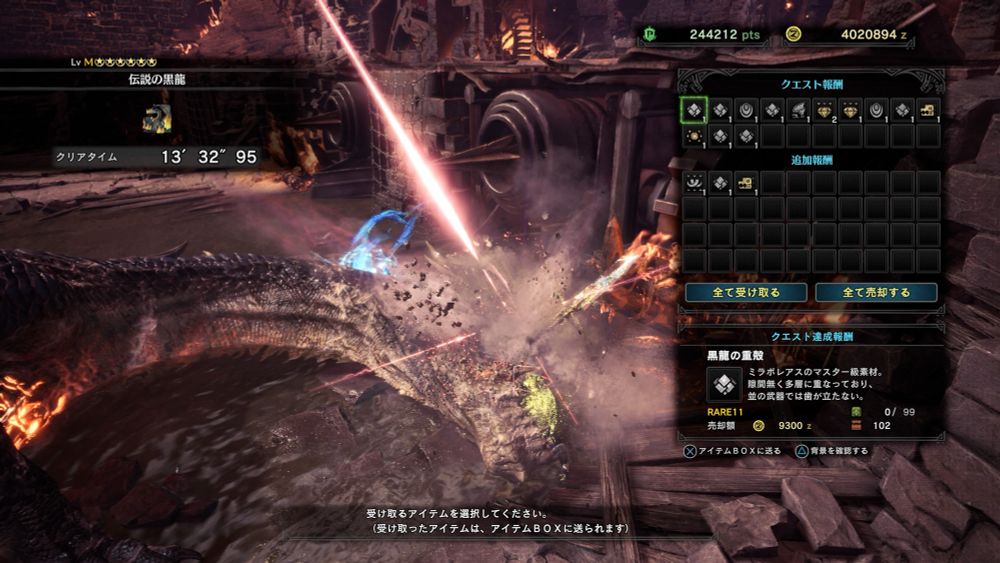
Task: Click the 全て受け取る (receive all) button
Action: click(x=746, y=292)
